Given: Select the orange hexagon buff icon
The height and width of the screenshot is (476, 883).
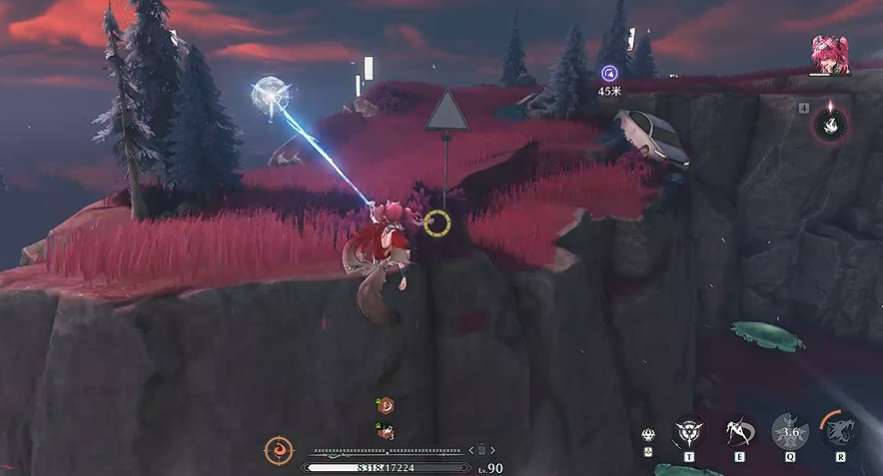Looking at the screenshot, I should pyautogui.click(x=385, y=406).
